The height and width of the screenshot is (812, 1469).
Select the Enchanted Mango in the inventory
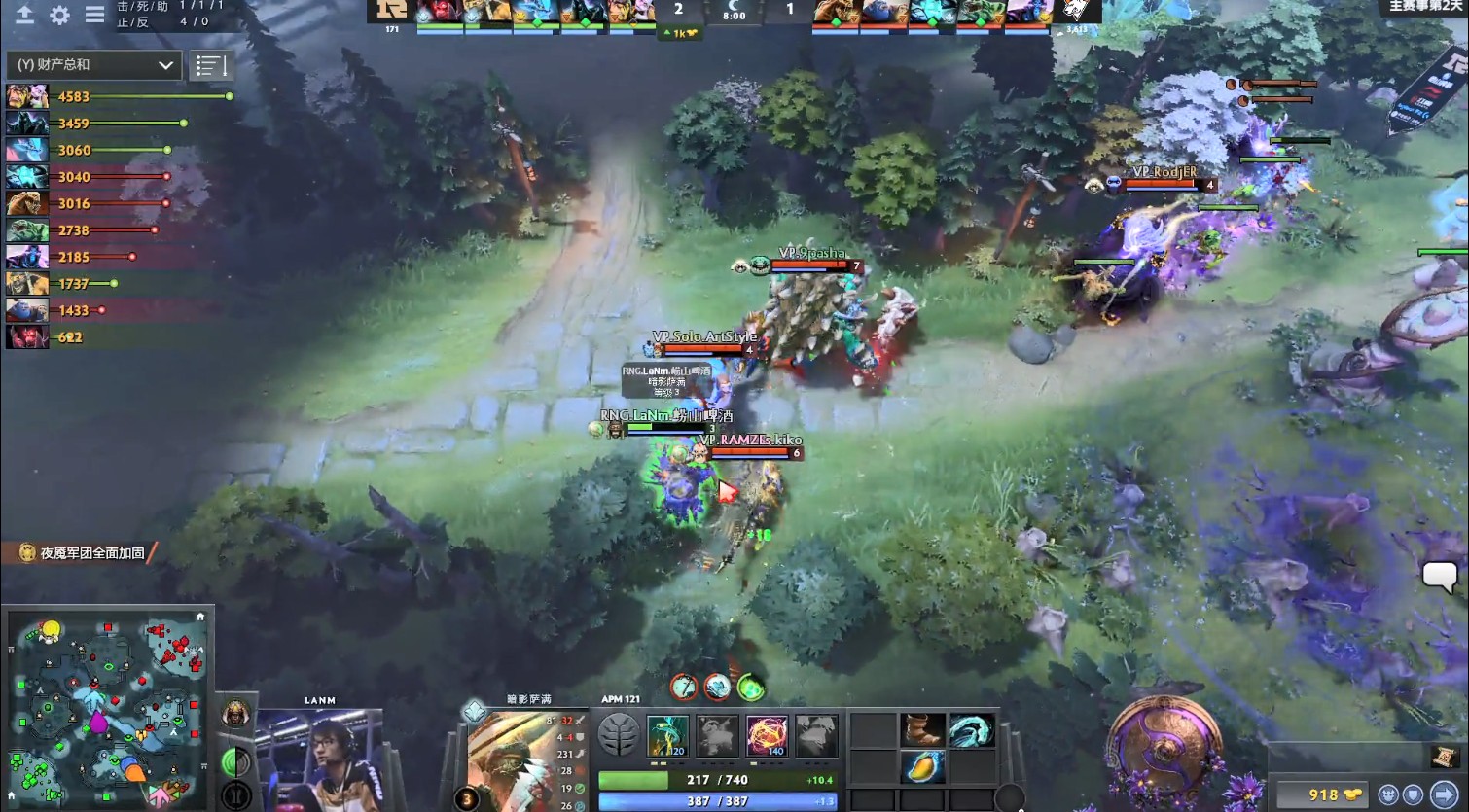[923, 766]
